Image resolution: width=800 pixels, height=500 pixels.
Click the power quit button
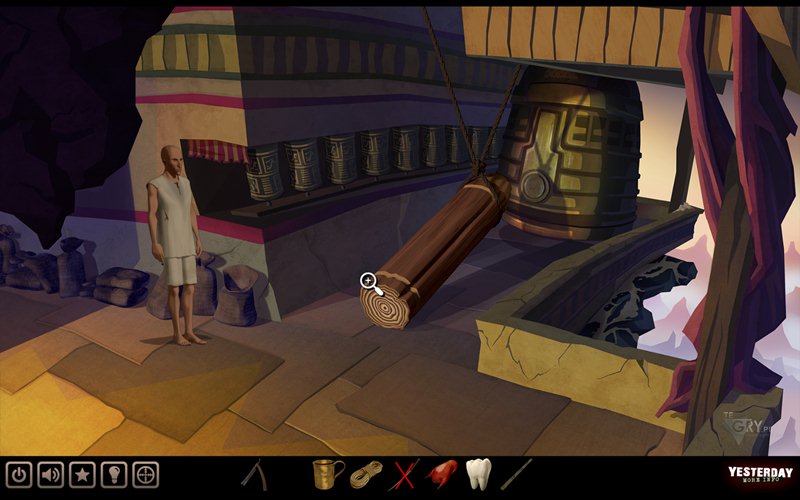point(20,473)
